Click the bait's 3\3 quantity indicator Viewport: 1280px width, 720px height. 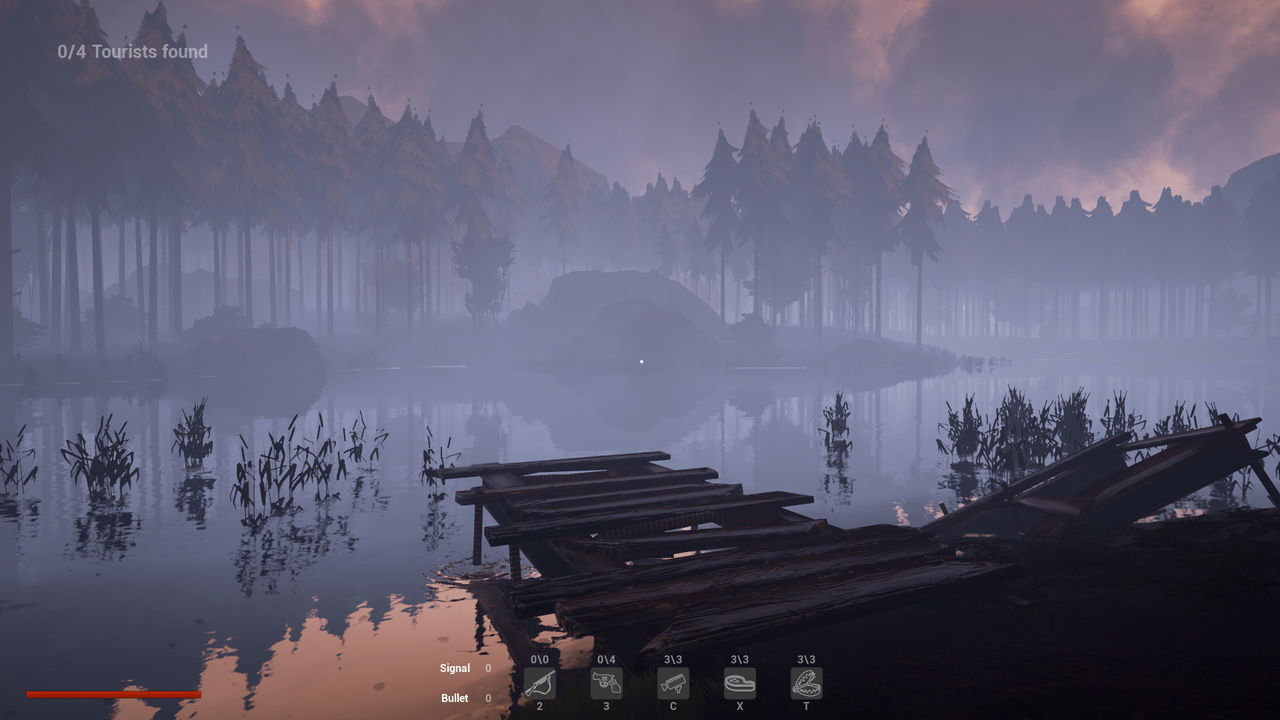(x=740, y=659)
